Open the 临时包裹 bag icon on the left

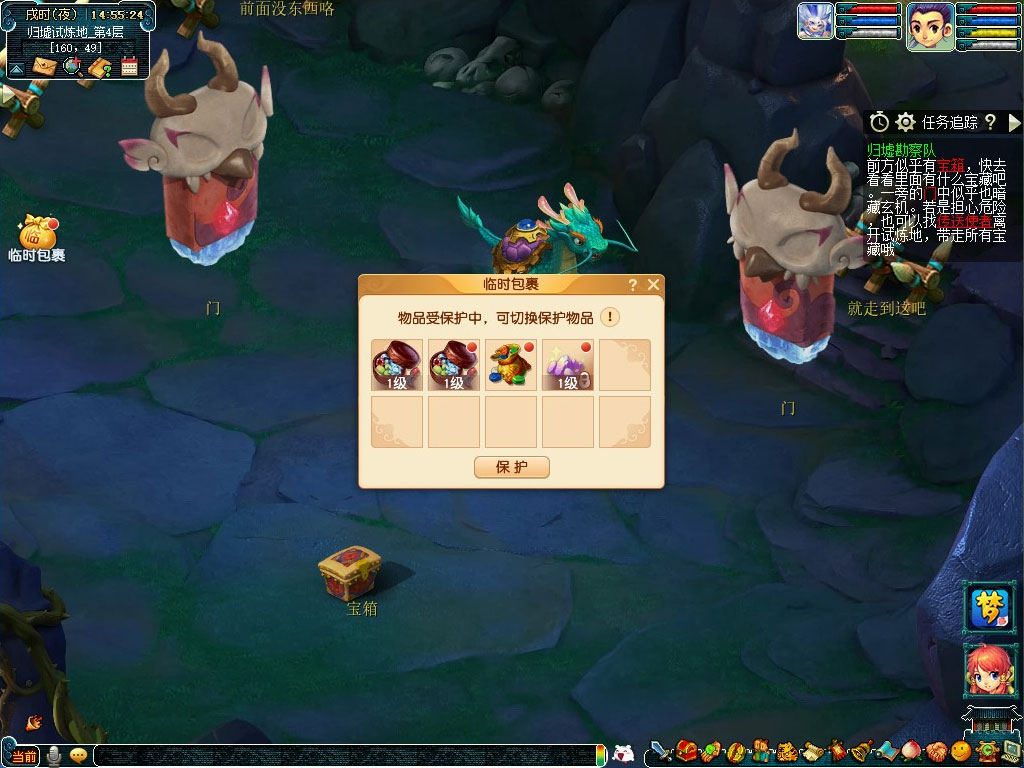37,234
